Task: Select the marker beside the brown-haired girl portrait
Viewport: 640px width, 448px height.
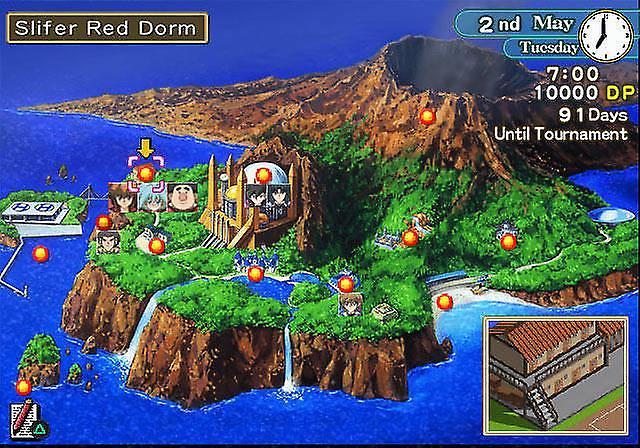Action: (x=346, y=285)
